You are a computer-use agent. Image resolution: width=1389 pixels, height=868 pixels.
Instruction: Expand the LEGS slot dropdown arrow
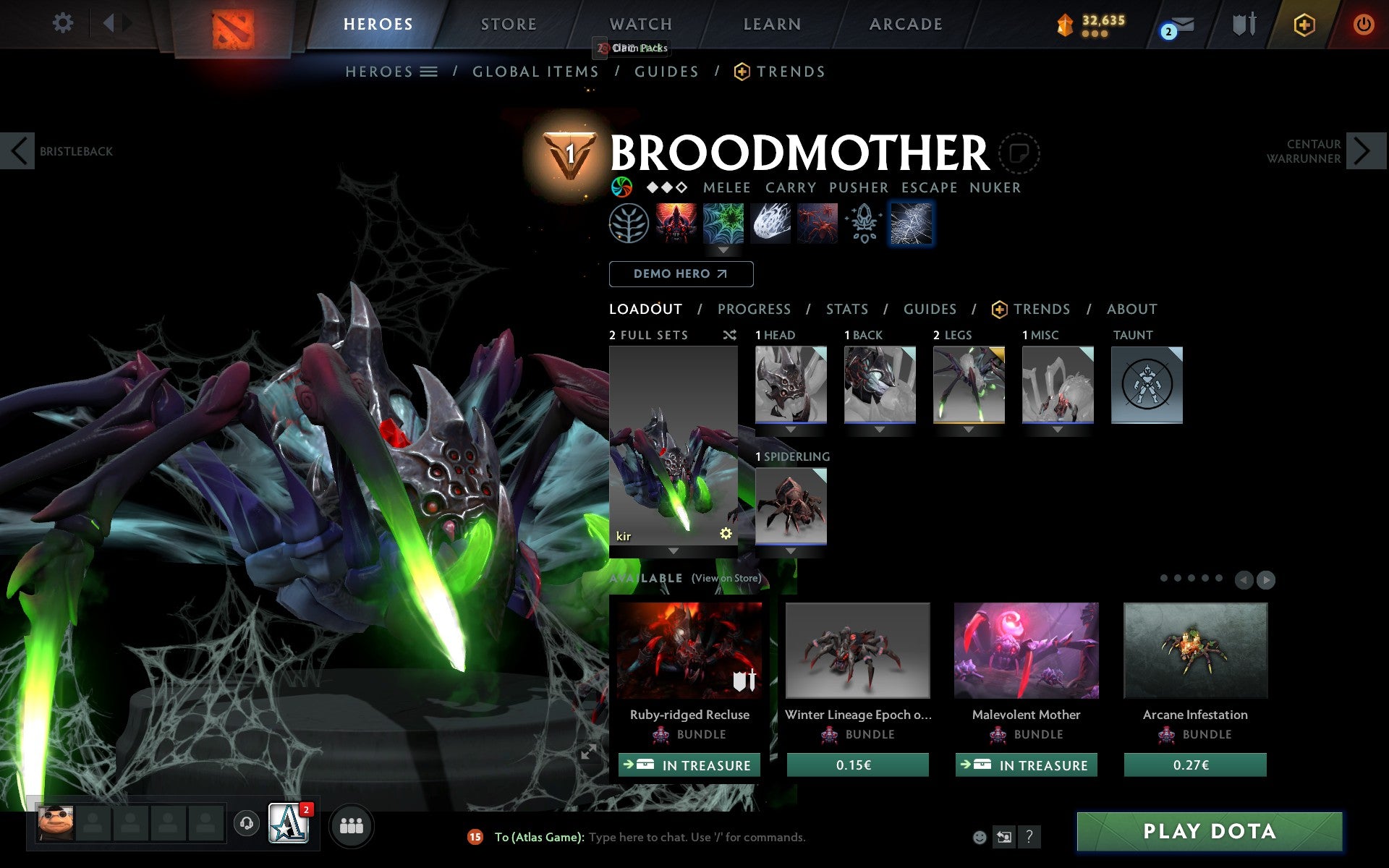(969, 429)
